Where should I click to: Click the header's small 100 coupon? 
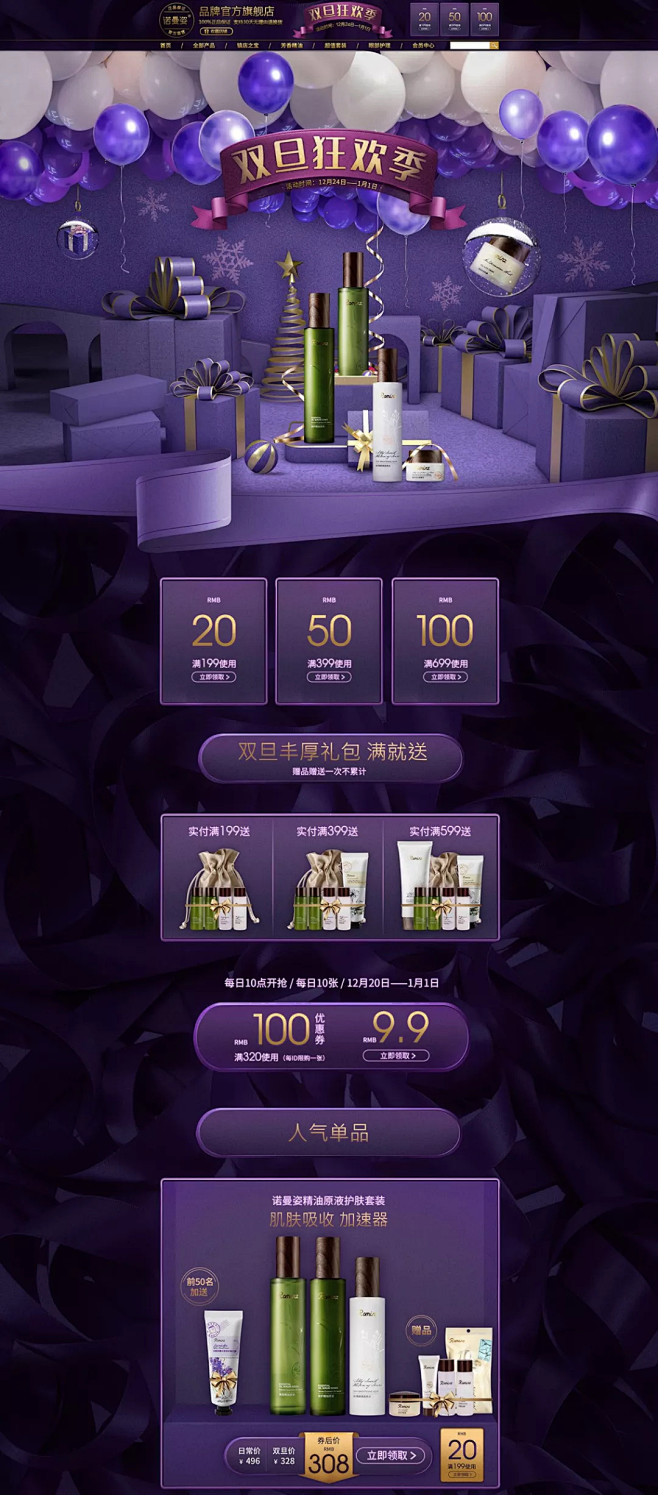[x=484, y=18]
